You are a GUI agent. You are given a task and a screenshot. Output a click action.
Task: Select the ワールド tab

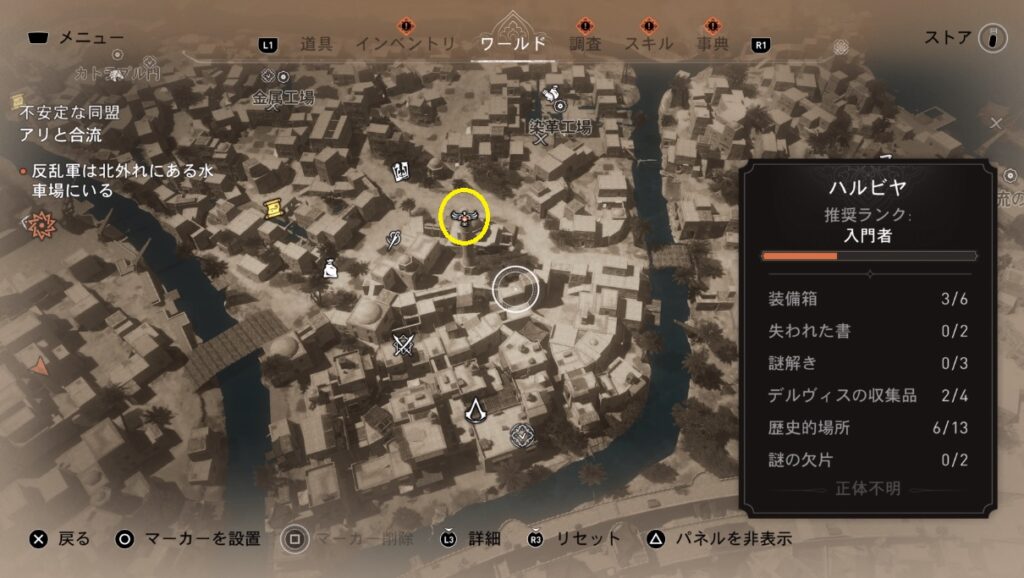click(x=513, y=44)
